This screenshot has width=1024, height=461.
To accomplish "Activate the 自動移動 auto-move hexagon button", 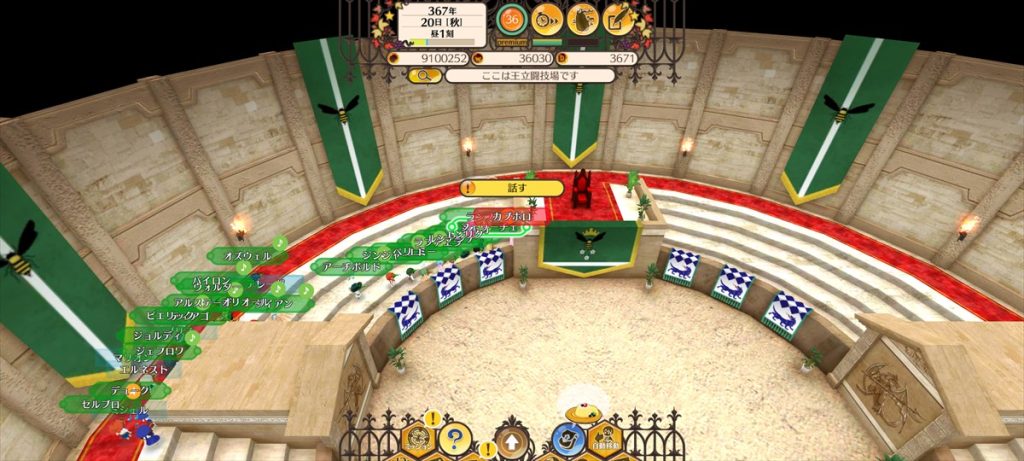I will coord(606,440).
